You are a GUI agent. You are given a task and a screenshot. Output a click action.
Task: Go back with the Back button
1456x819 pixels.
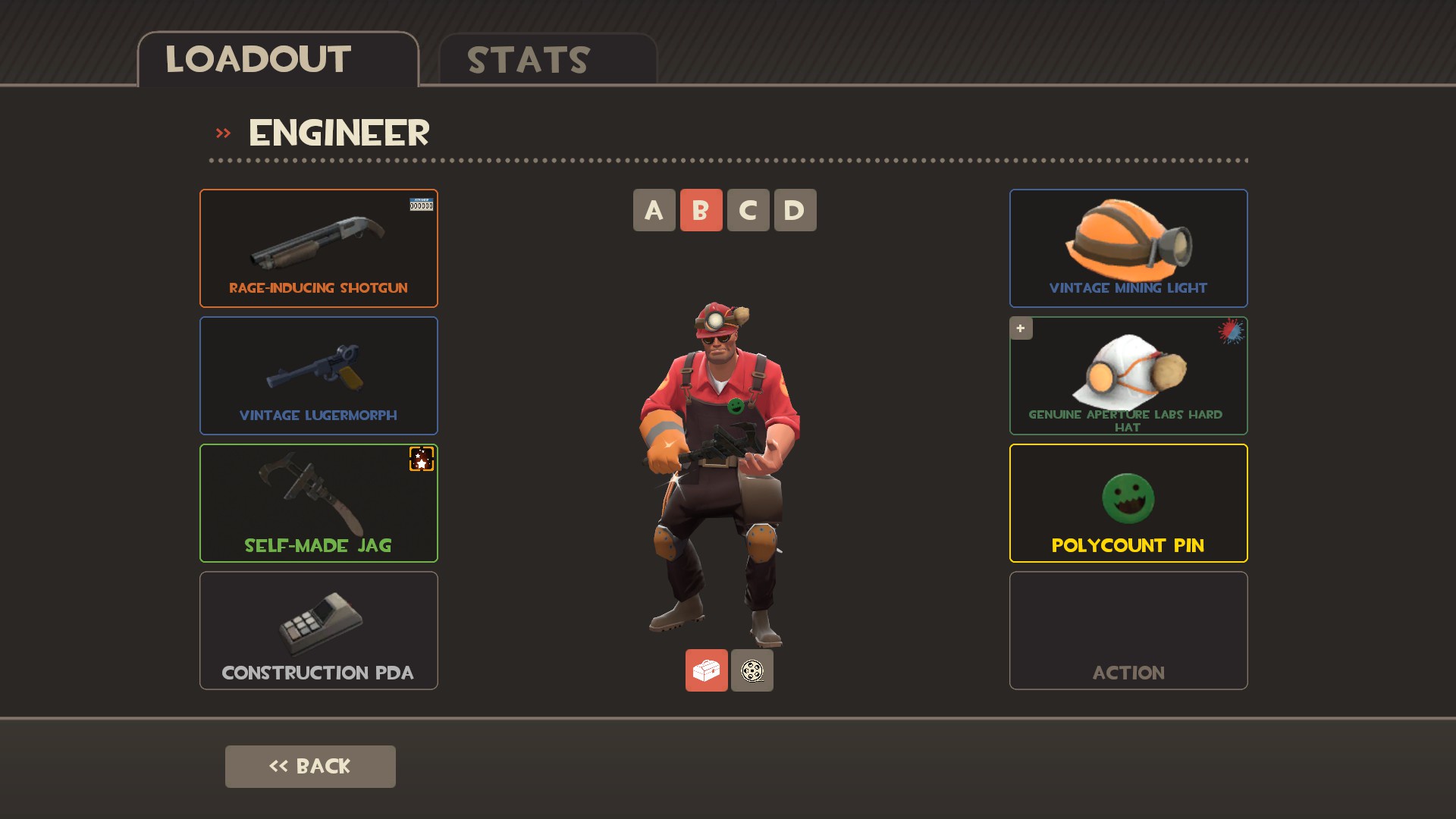pyautogui.click(x=310, y=766)
